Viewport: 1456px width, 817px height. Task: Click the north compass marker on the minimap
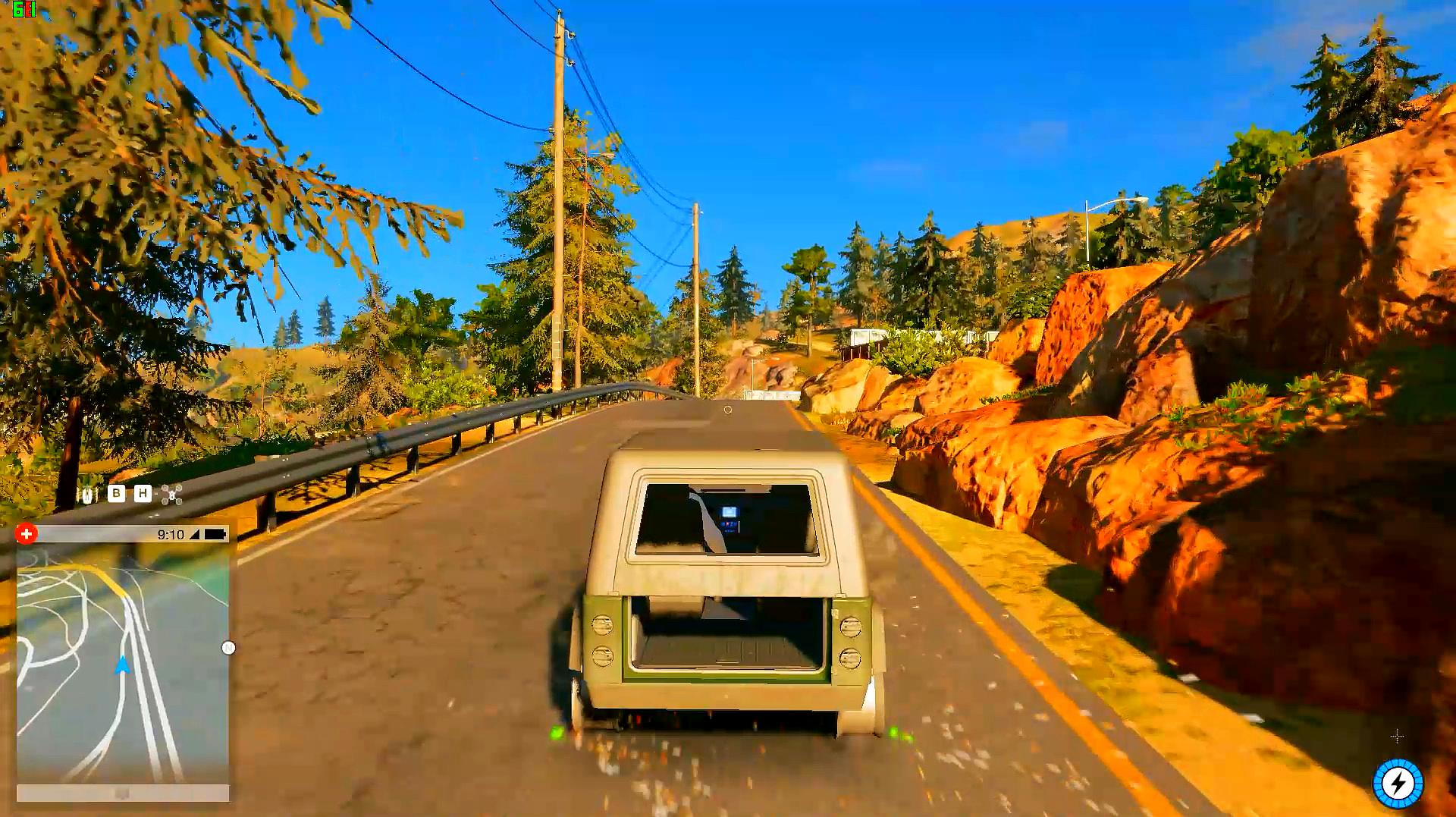[x=228, y=648]
